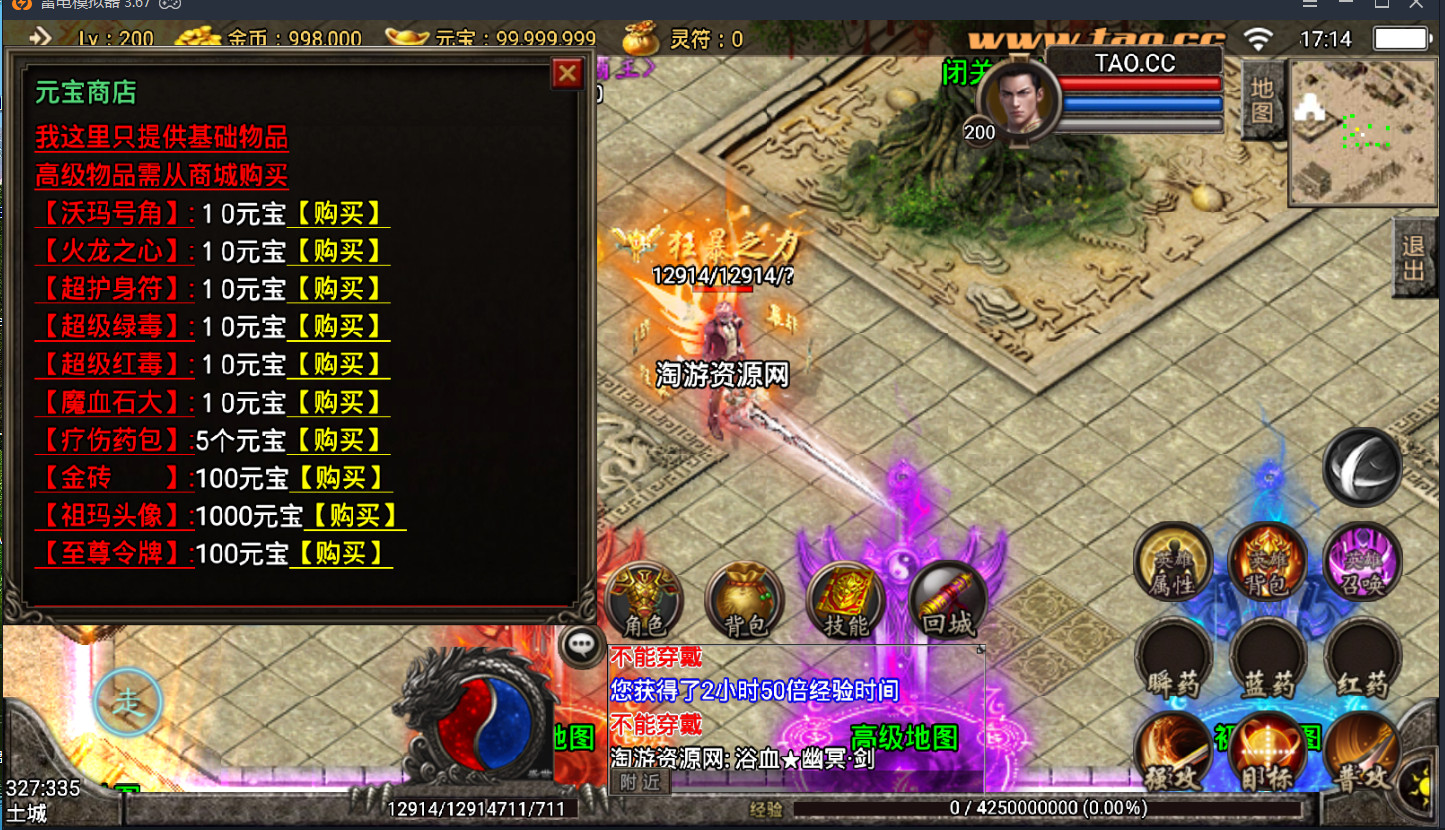
Task: Buy a 金砖 for 100 元宝
Action: click(x=340, y=478)
